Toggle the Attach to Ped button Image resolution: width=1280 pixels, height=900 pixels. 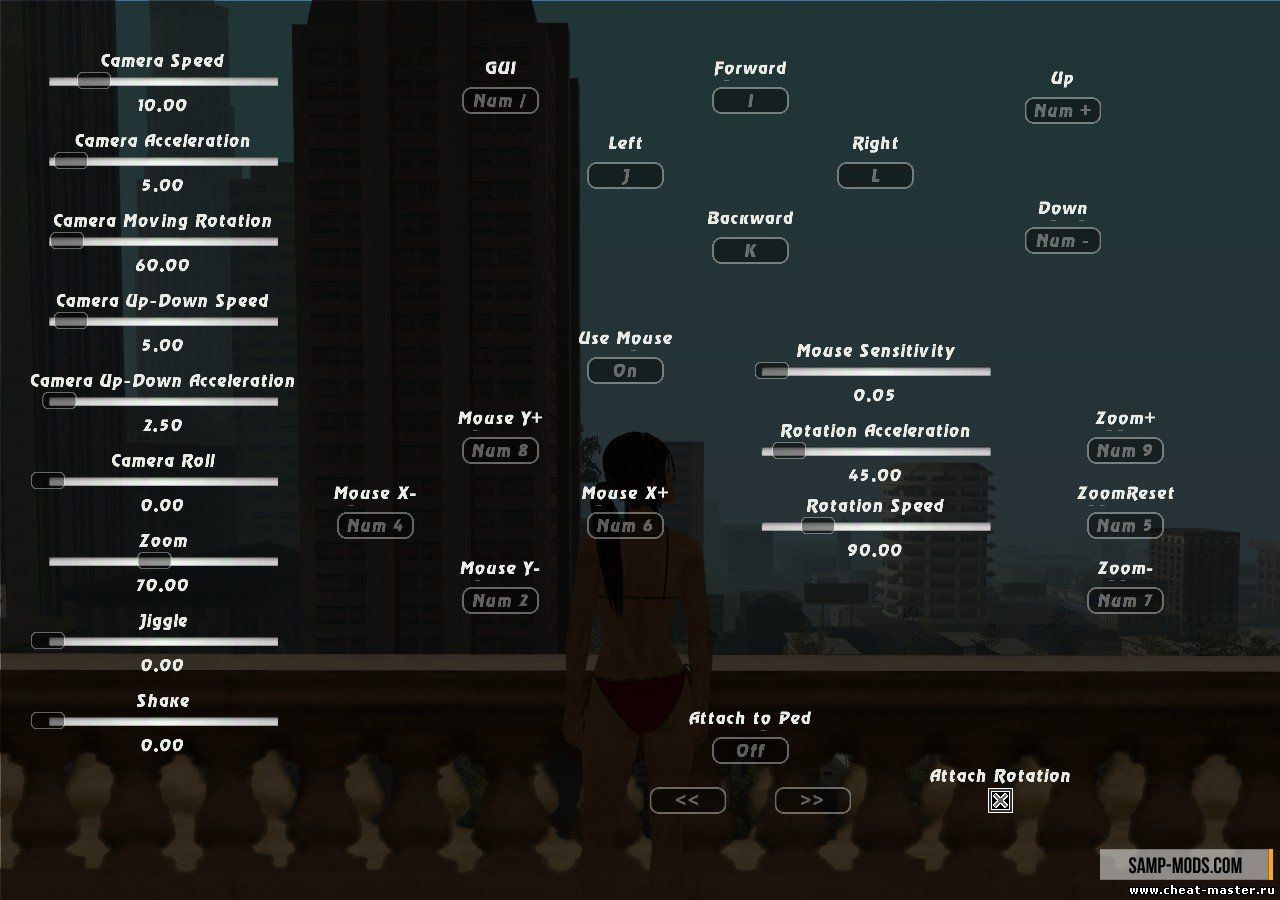(750, 750)
